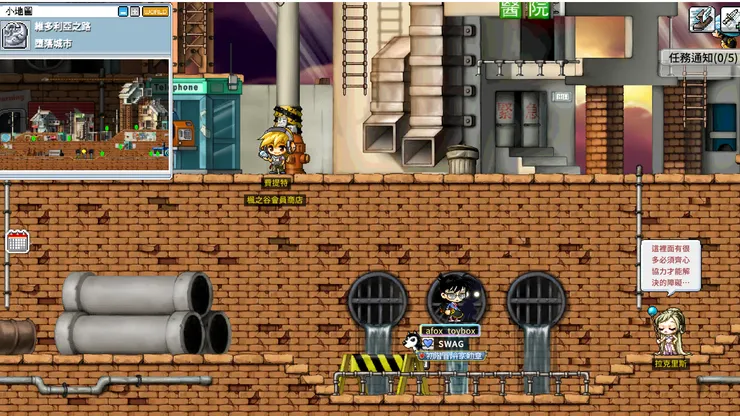Minimize the minimap with the blue button
Image resolution: width=740 pixels, height=416 pixels.
[123, 11]
